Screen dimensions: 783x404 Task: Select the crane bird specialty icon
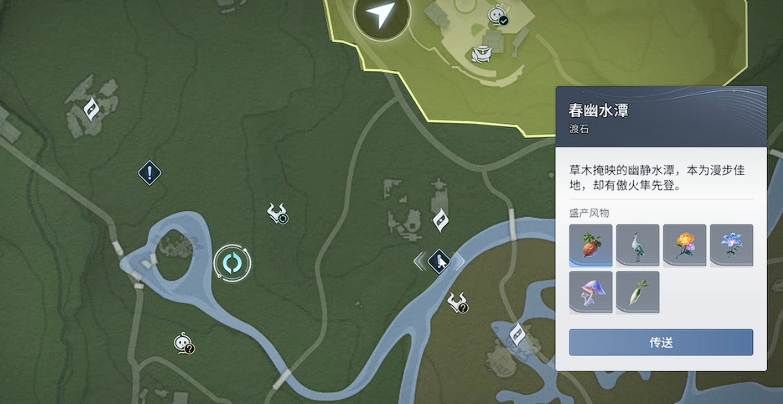click(637, 244)
